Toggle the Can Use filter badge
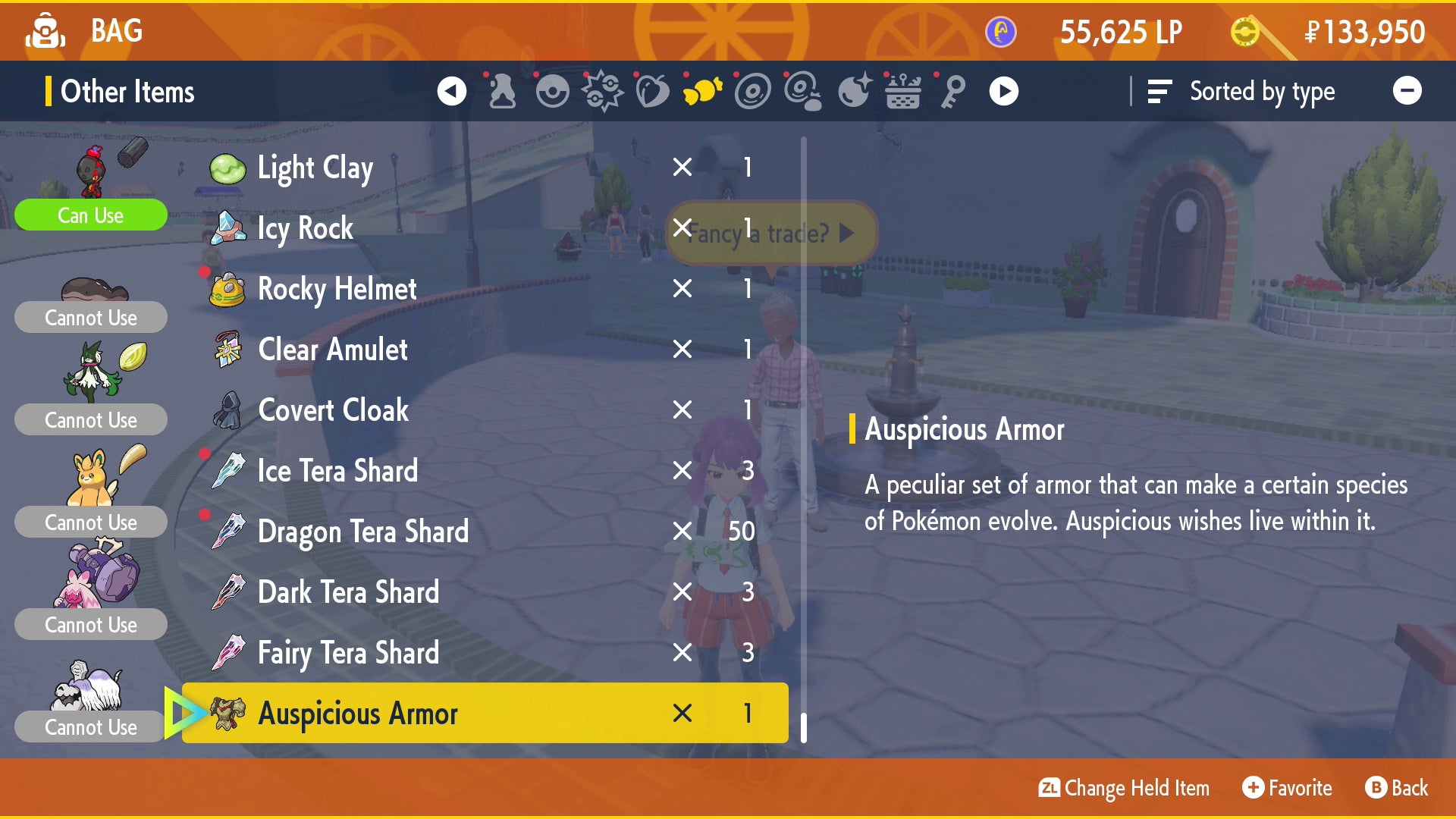This screenshot has height=819, width=1456. click(90, 215)
